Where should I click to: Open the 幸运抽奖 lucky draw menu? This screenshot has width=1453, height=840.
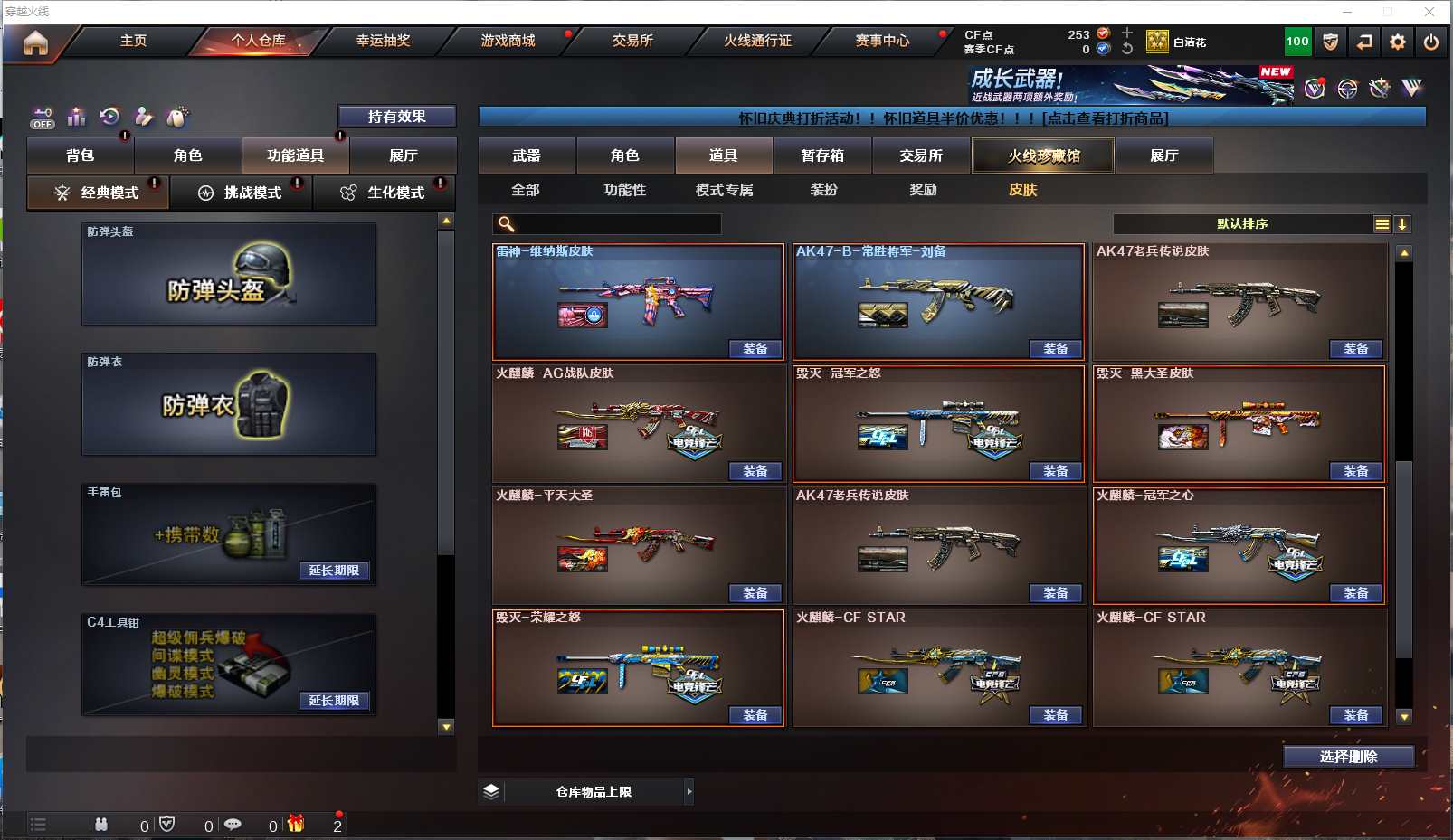383,41
